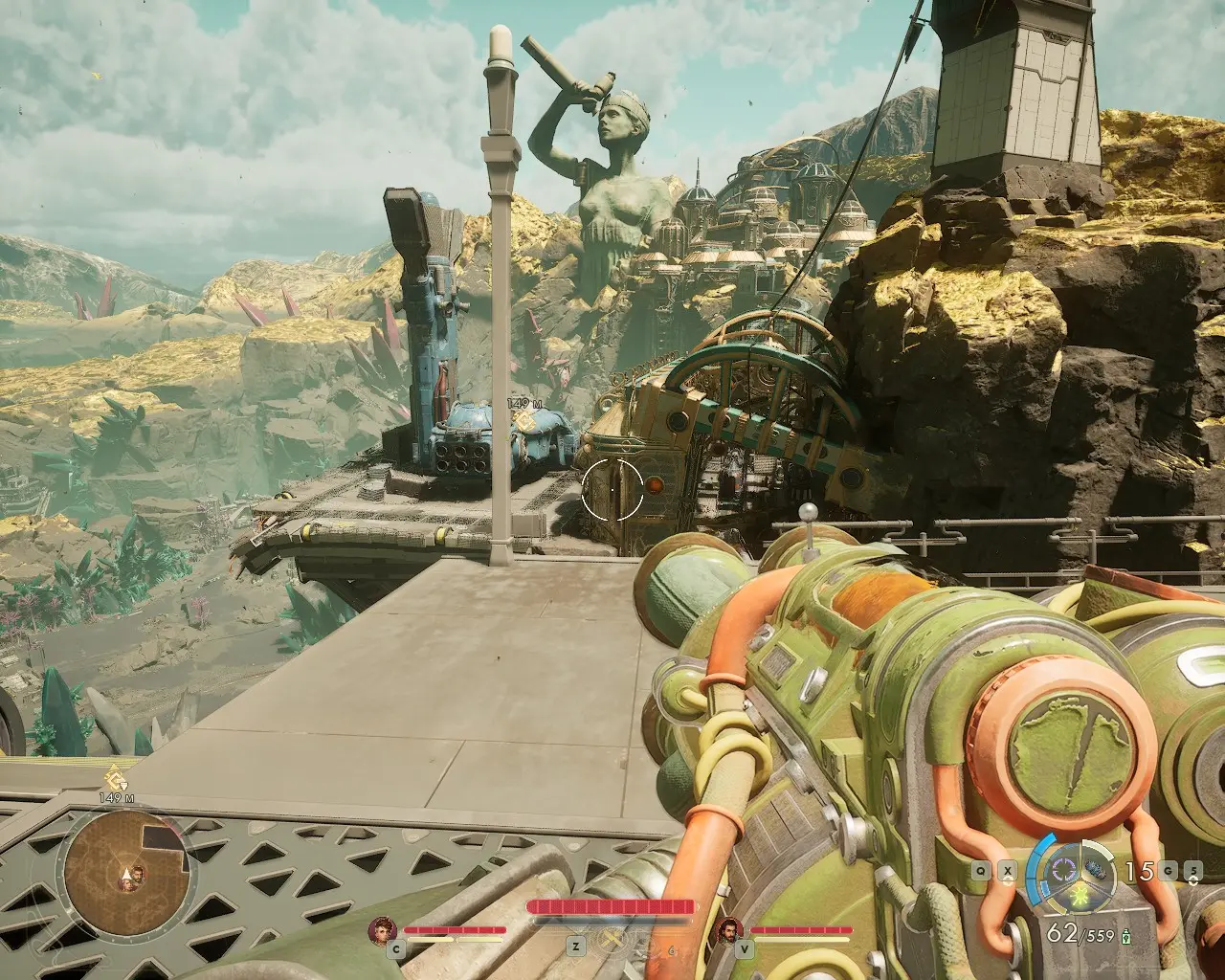Select the quest marker above the minimap
The image size is (1225, 980).
(114, 777)
